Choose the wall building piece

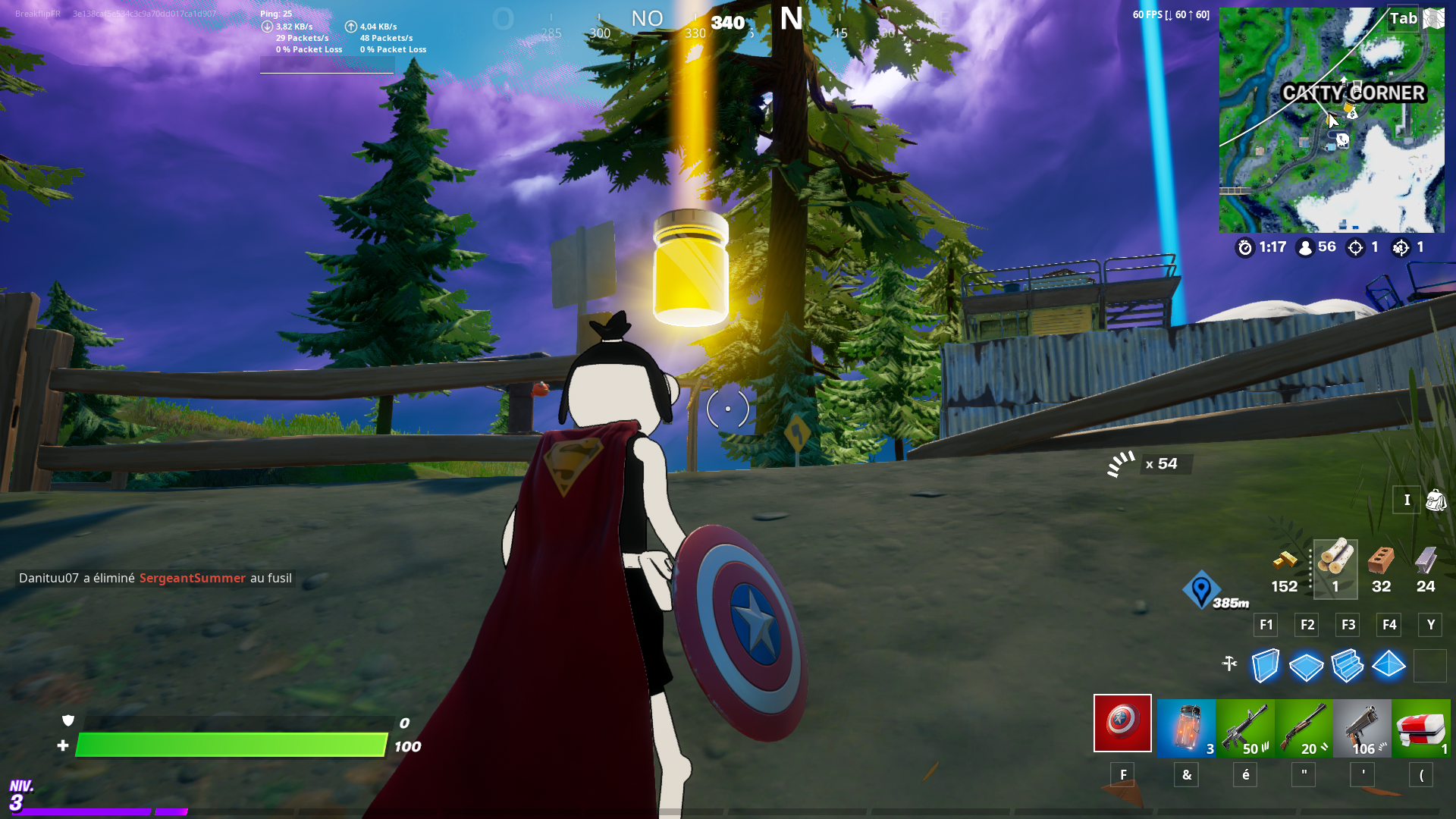[1266, 666]
